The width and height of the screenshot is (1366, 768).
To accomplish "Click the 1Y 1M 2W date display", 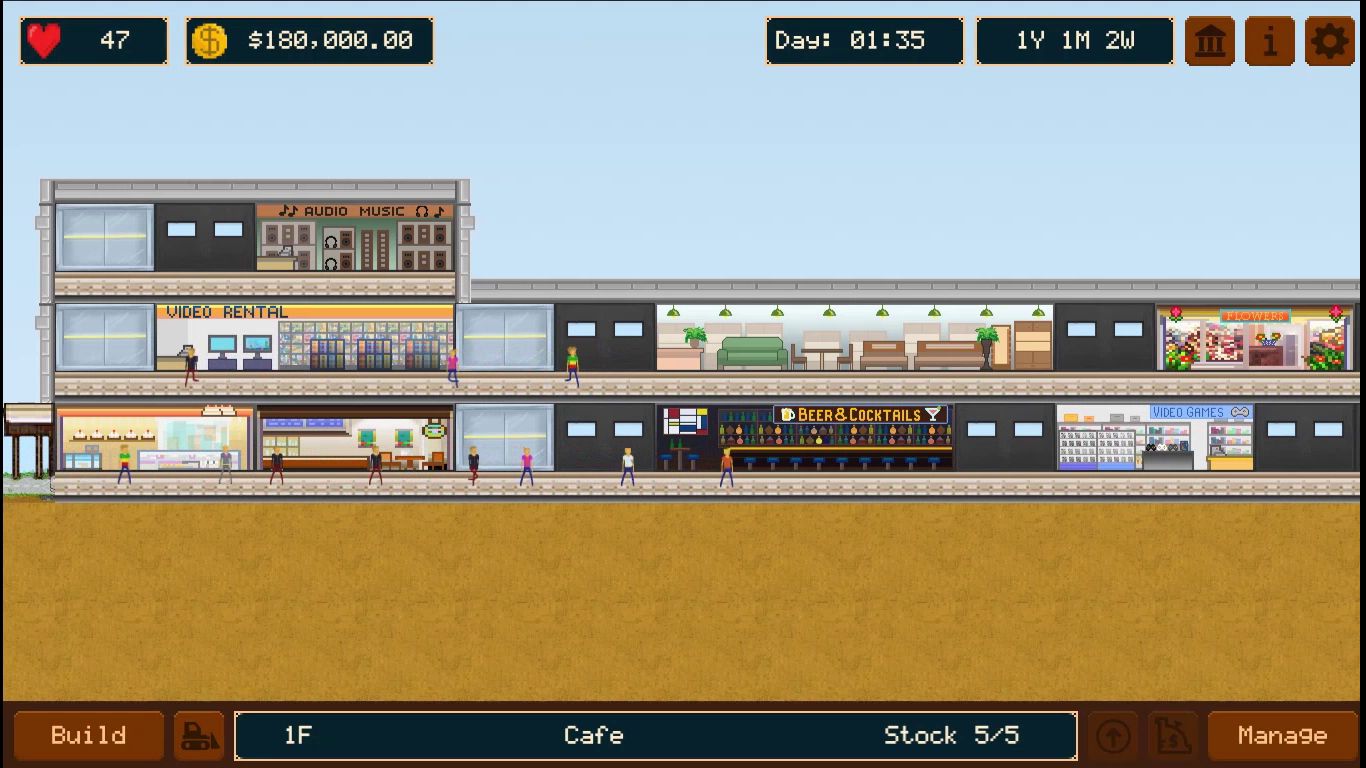I will 1074,41.
